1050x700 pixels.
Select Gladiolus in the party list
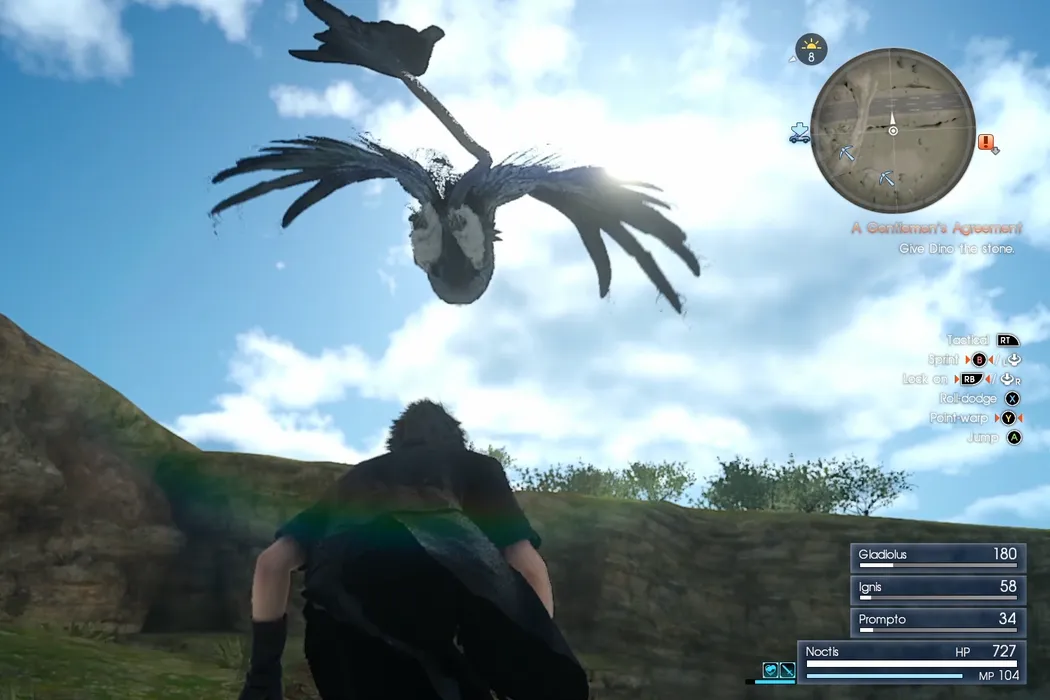[x=937, y=557]
